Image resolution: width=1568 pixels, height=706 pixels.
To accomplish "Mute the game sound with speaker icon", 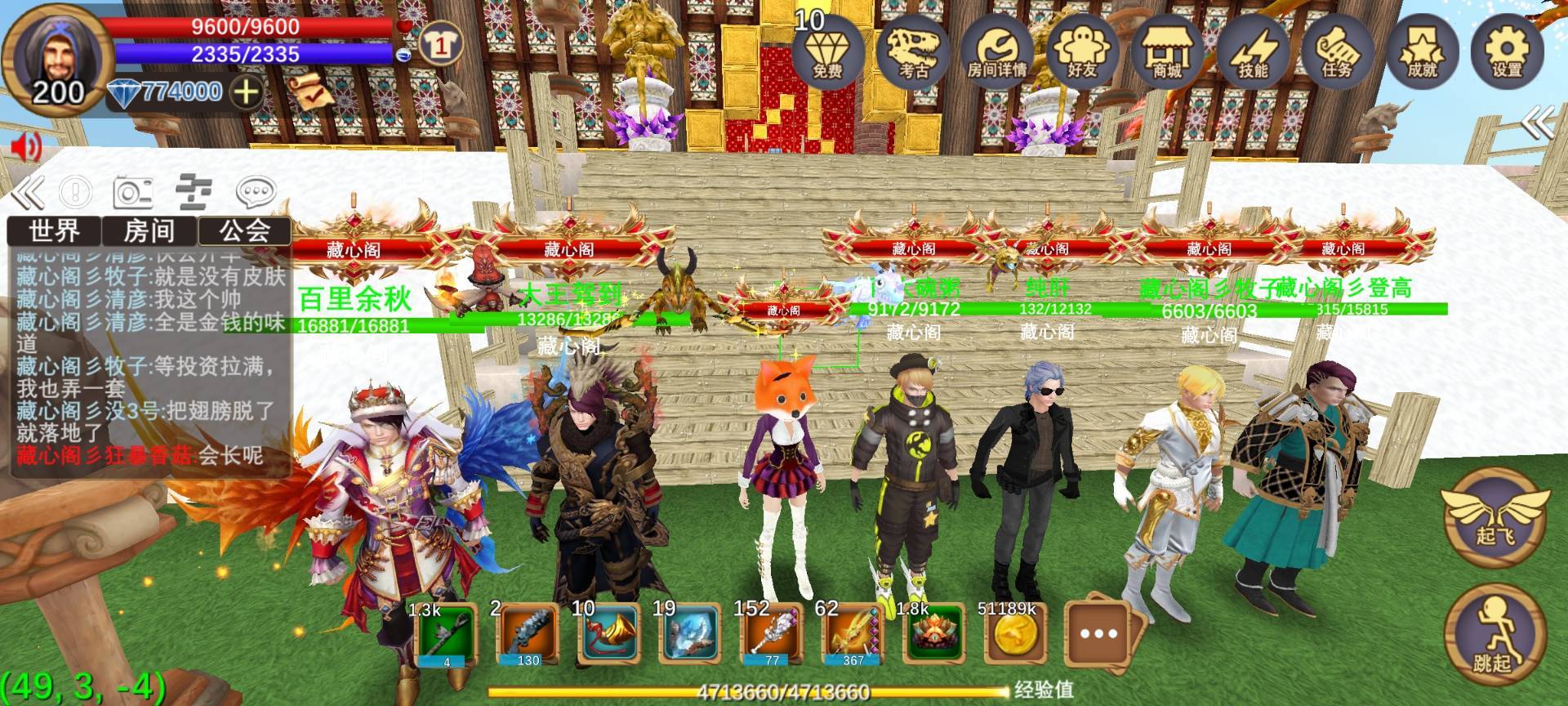I will pos(24,147).
